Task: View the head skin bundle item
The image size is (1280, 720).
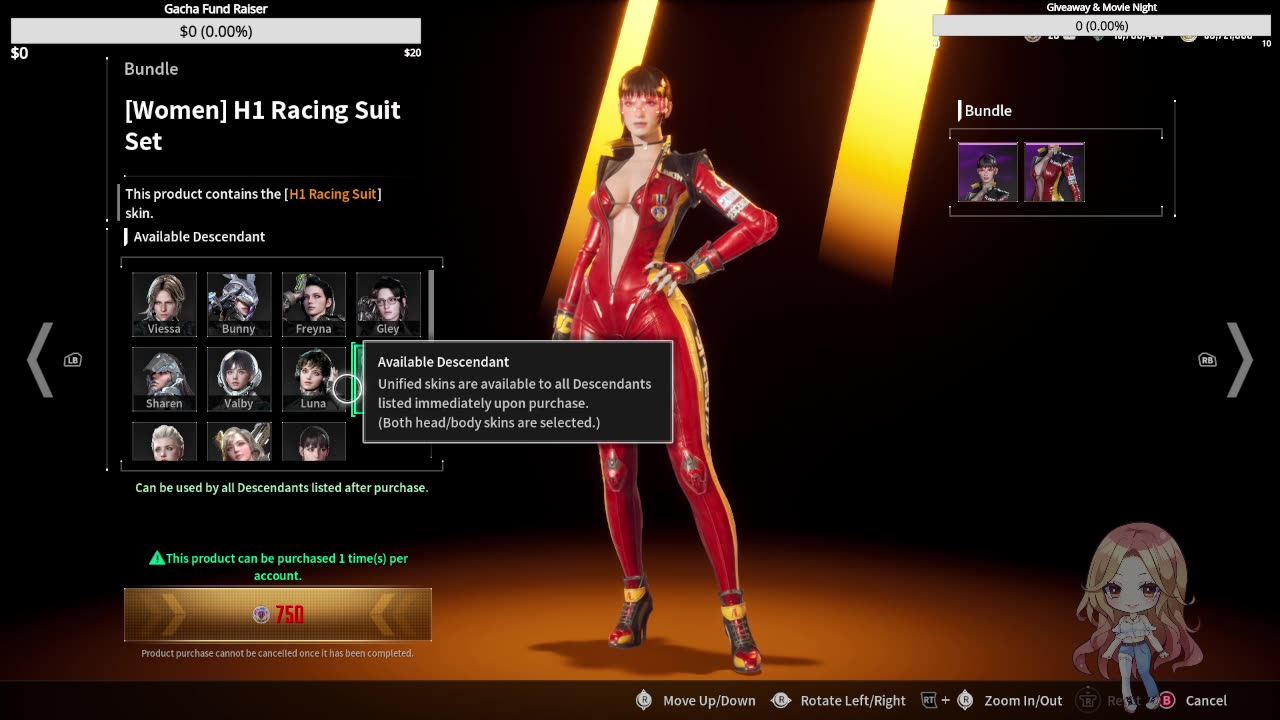Action: (988, 172)
